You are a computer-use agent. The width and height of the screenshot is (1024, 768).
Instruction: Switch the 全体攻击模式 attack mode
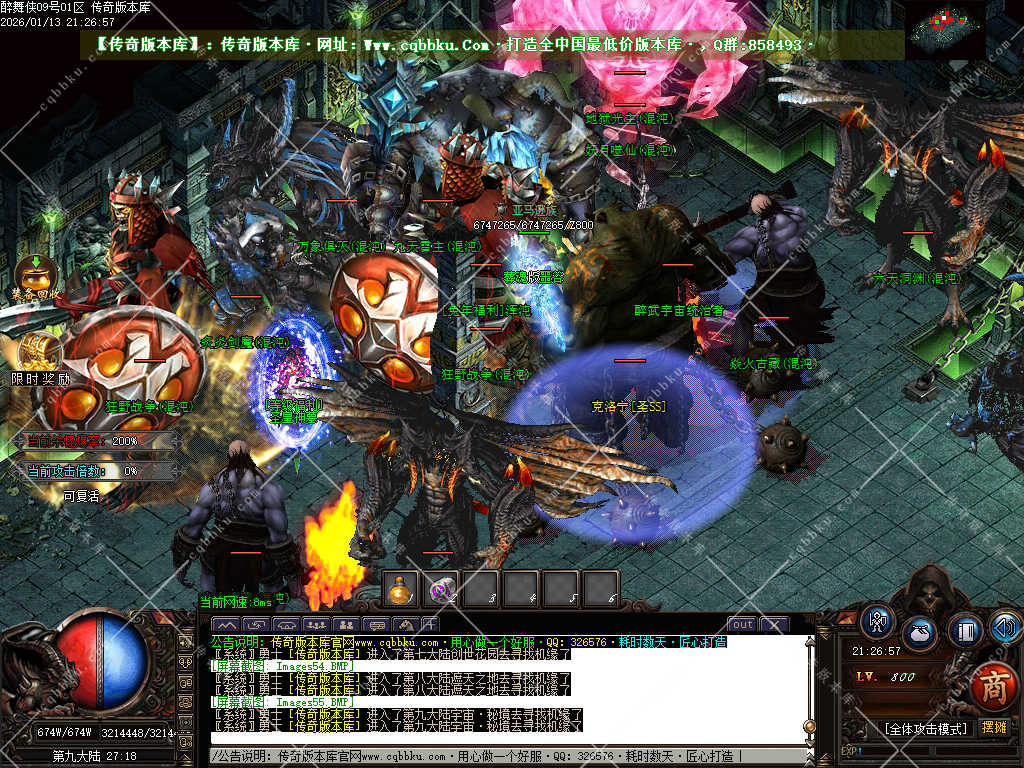[x=926, y=728]
